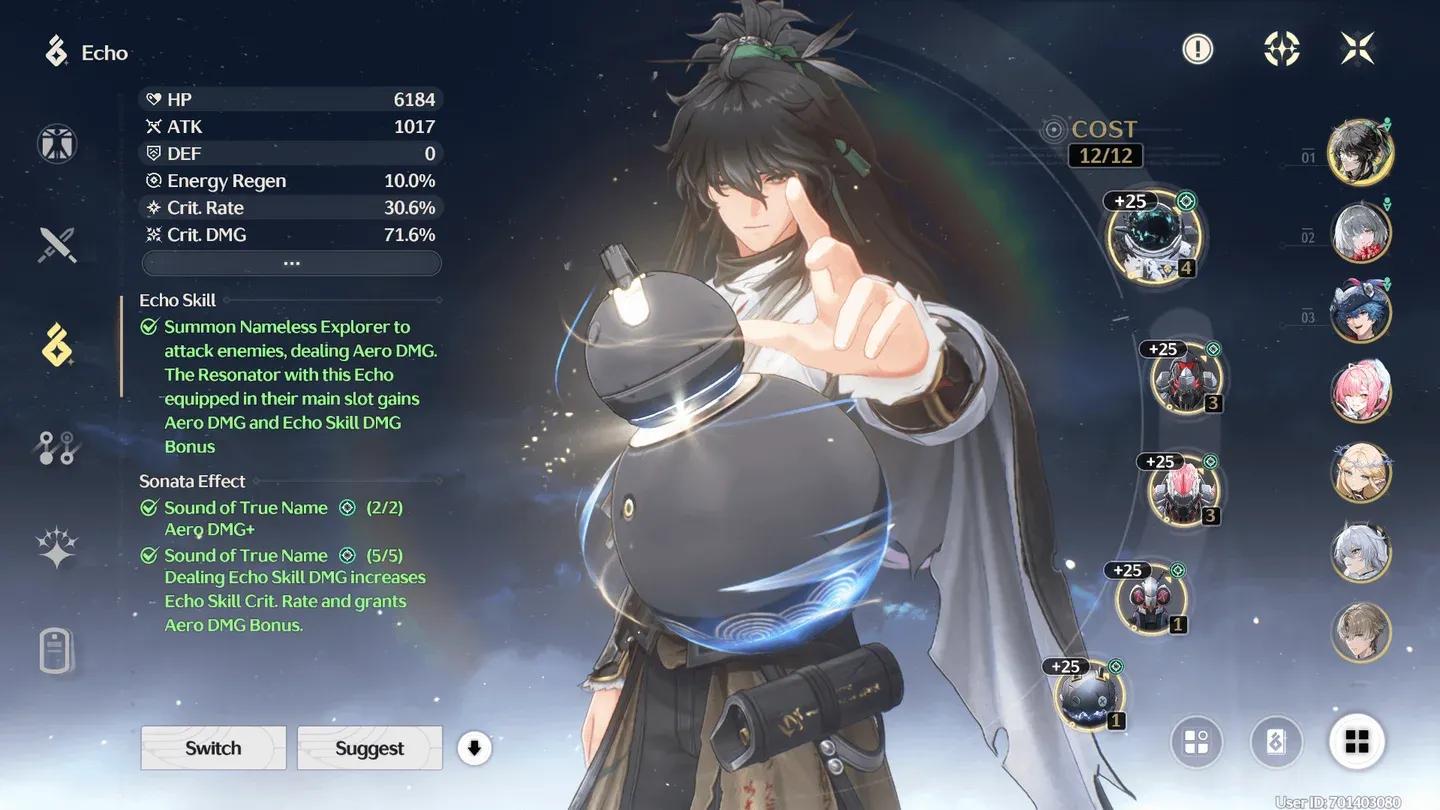Open the Echo codex book icon bottom right

(x=1277, y=741)
